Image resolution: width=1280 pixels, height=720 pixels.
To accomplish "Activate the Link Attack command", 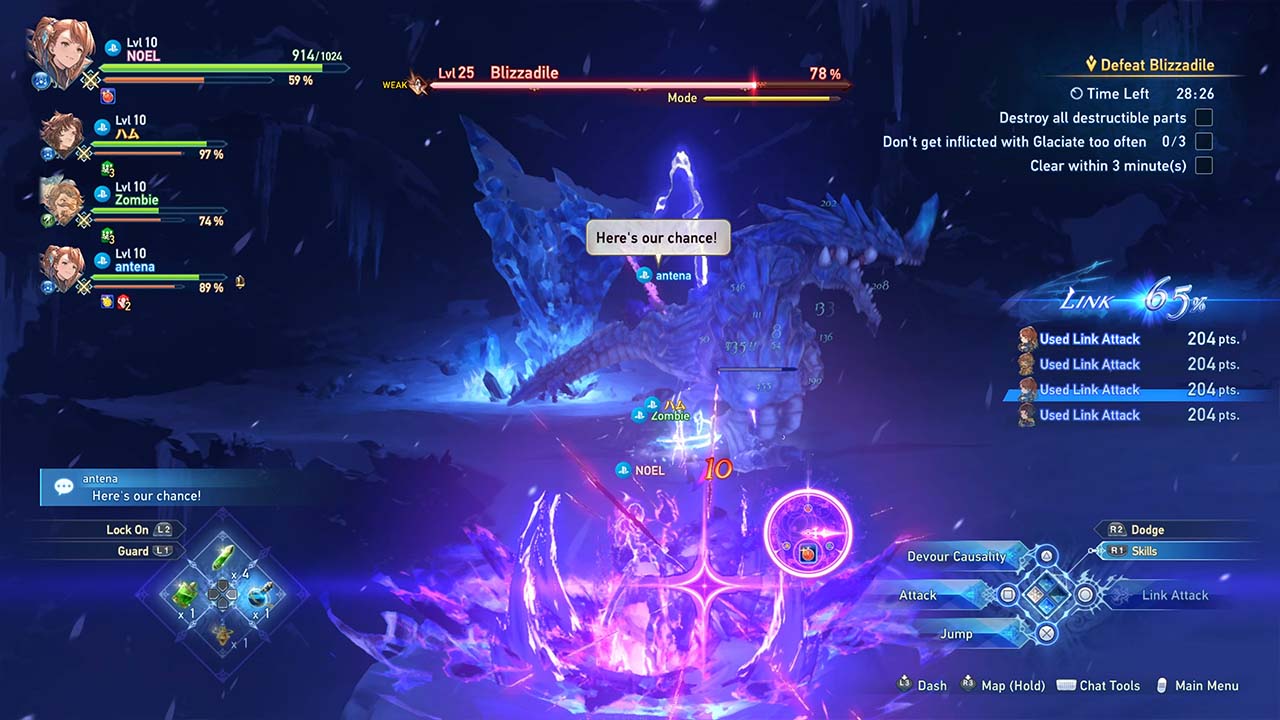I will (x=1174, y=595).
